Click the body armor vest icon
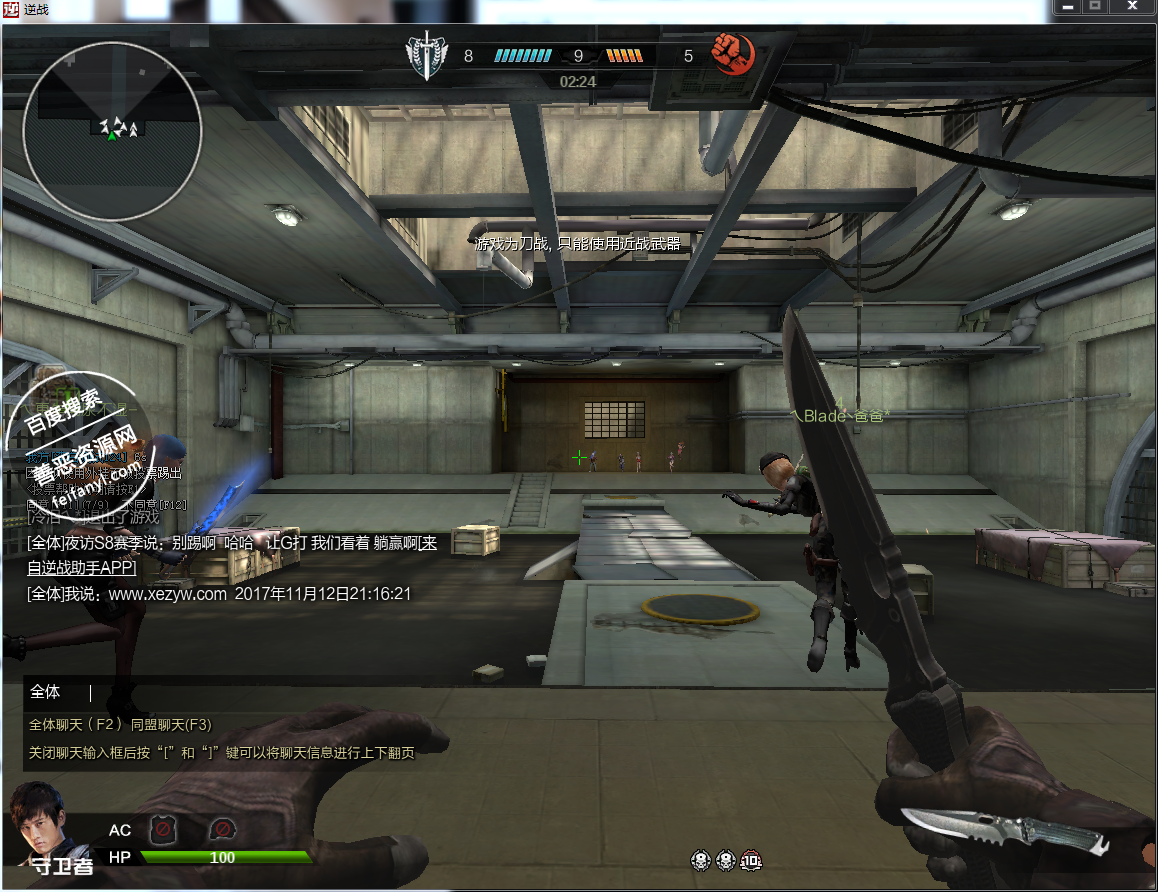This screenshot has width=1158, height=892. [162, 829]
